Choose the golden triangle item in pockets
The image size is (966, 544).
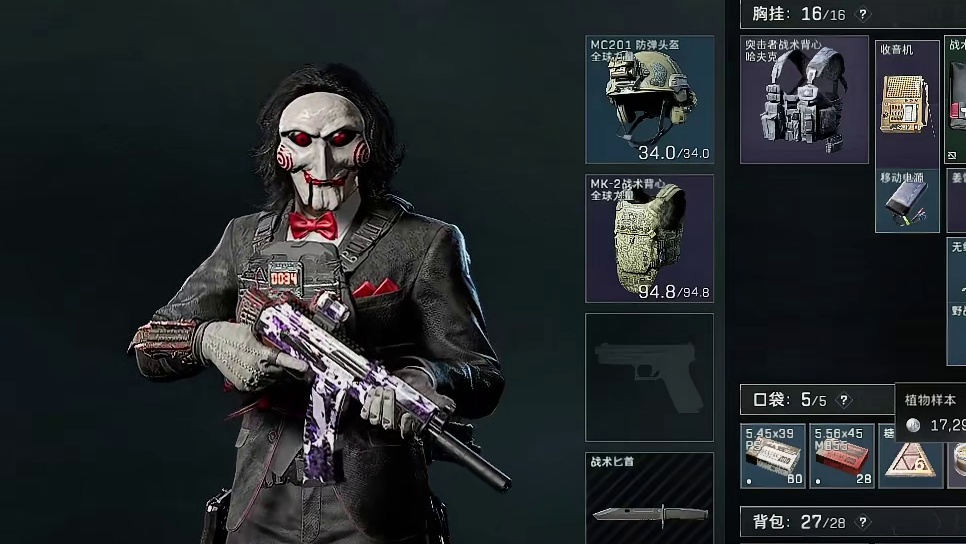point(911,456)
